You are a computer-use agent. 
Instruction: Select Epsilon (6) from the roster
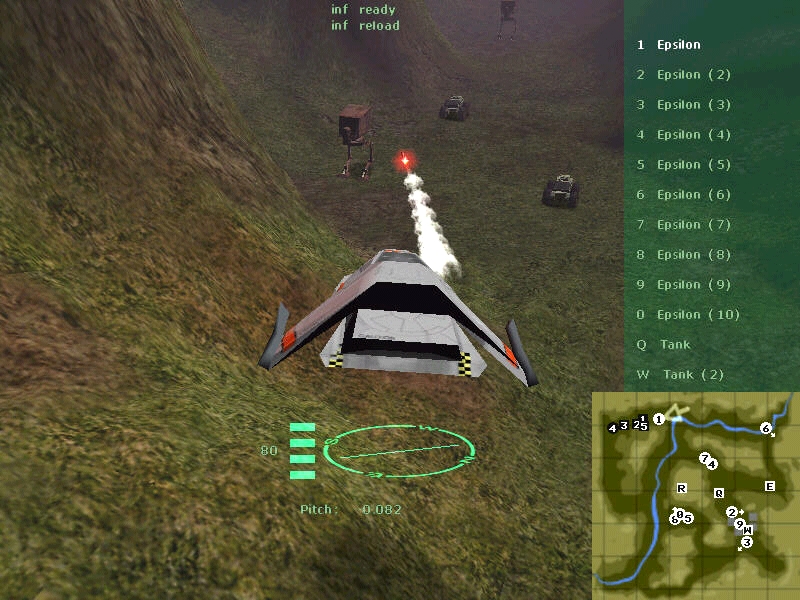click(x=693, y=195)
